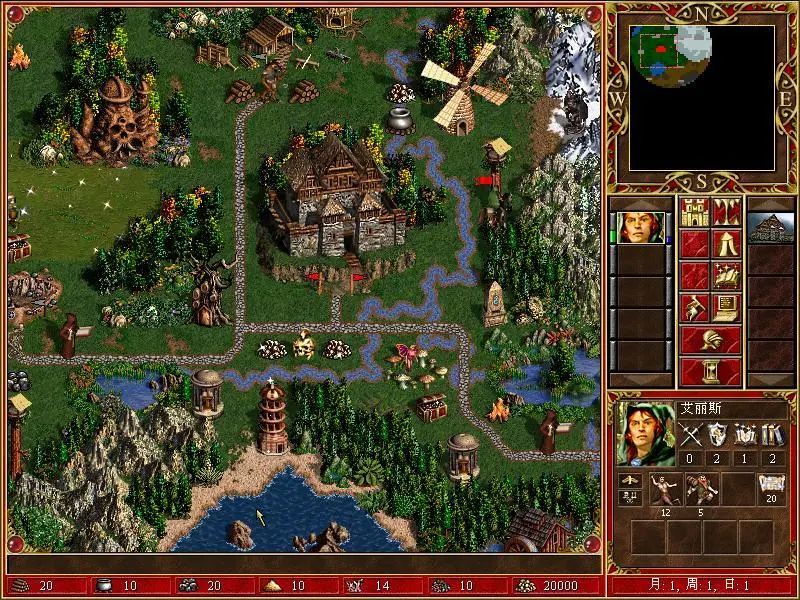Open the kingdom overview castle button
The height and width of the screenshot is (600, 800).
click(x=695, y=212)
